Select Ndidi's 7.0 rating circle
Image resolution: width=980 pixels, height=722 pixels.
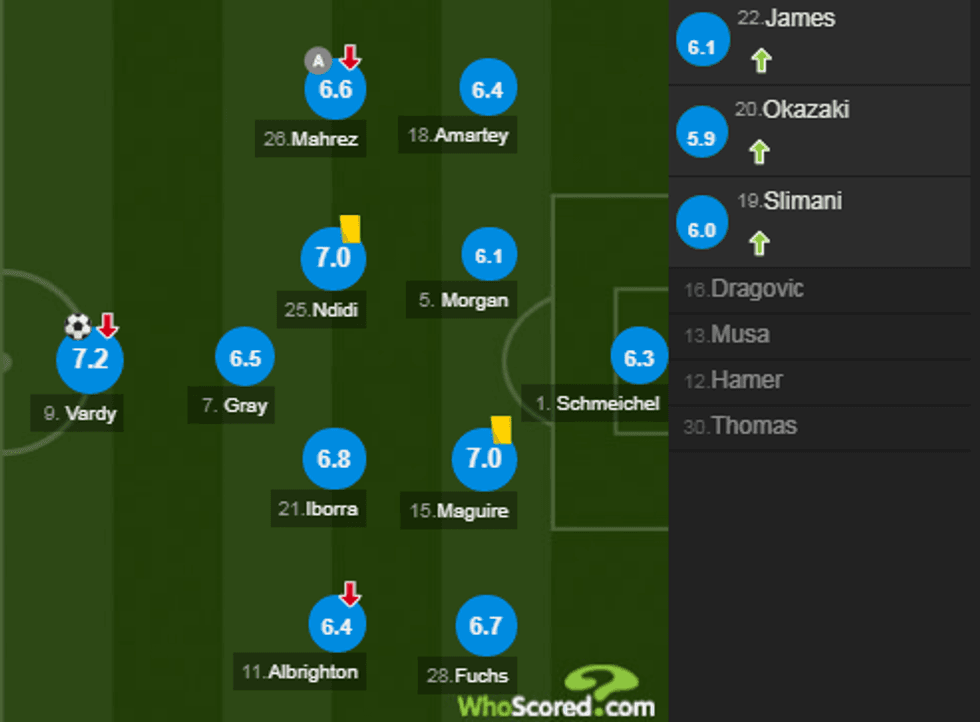(x=333, y=257)
